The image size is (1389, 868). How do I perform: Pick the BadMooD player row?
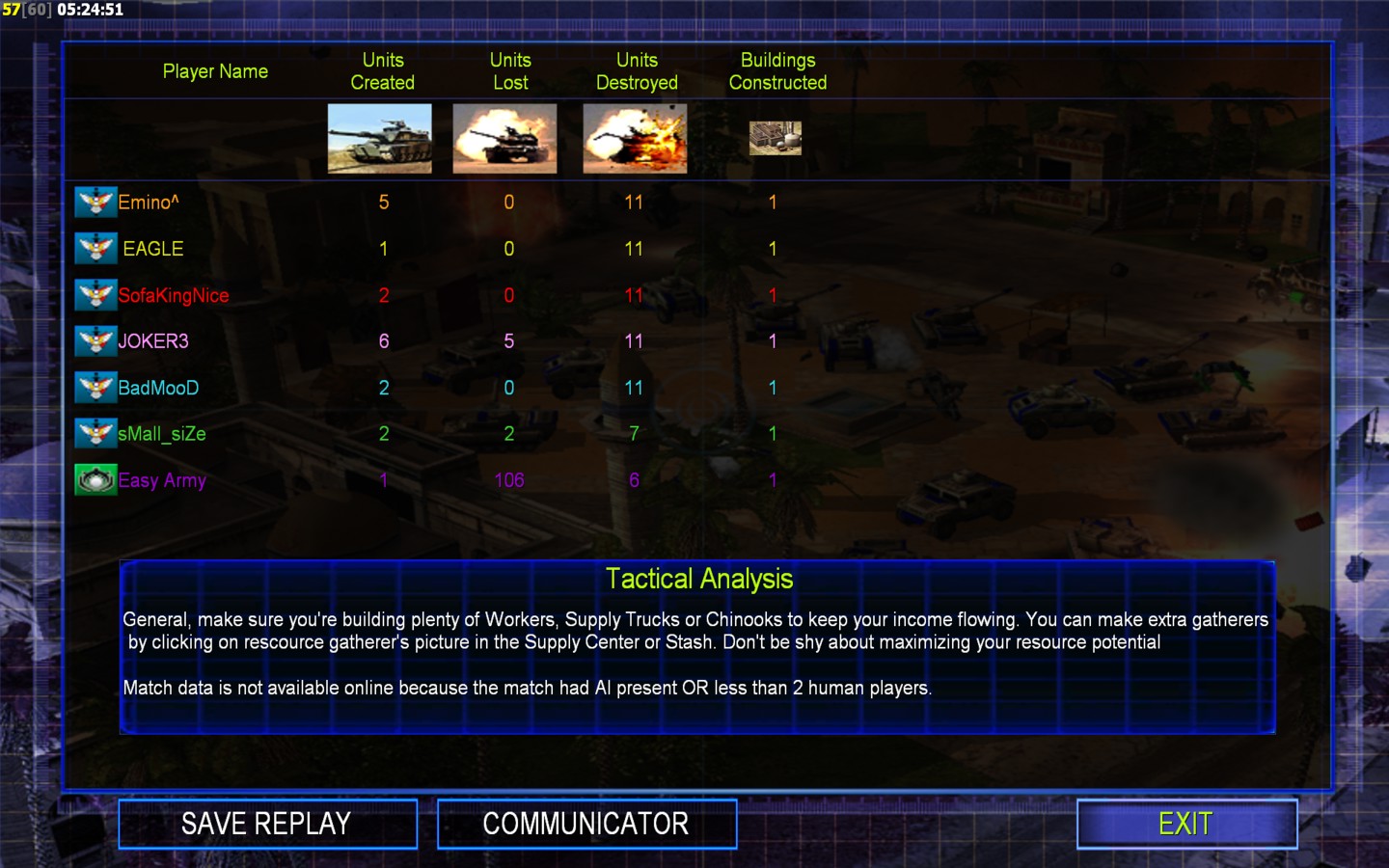click(158, 388)
